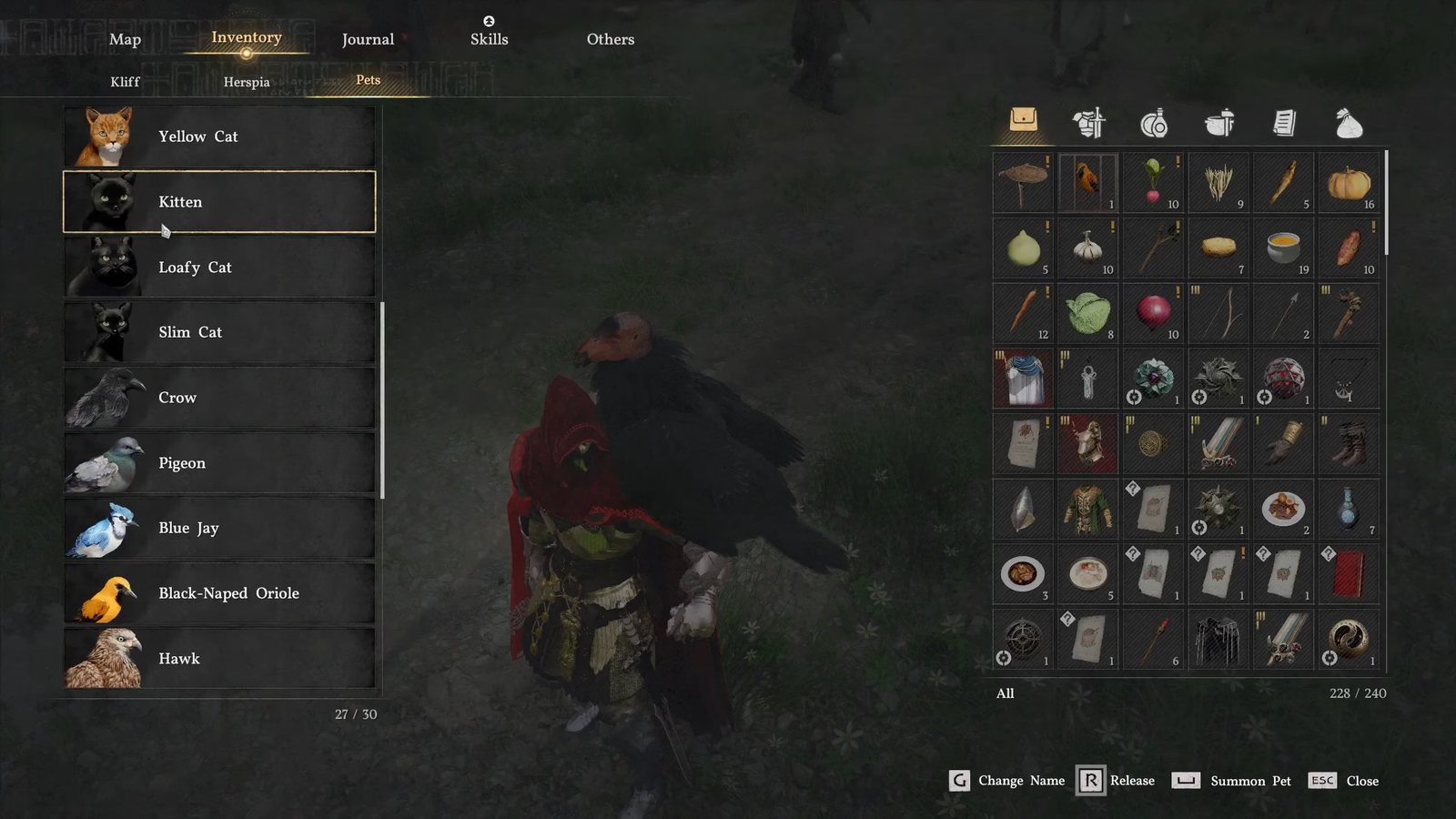Go to the Others tab
Viewport: 1456px width, 819px height.
point(610,39)
